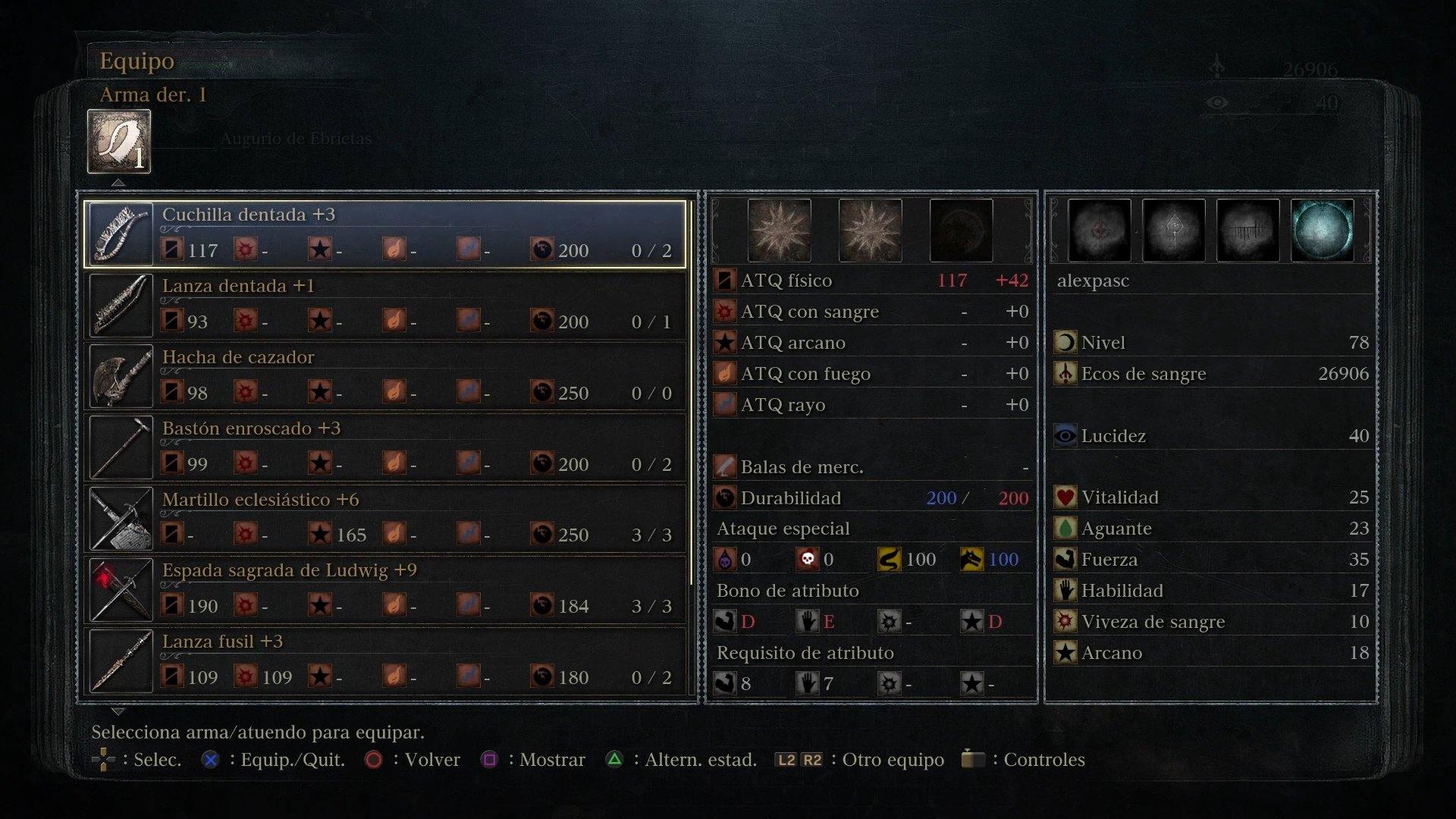Select the ATQ físico attack stat icon
Viewport: 1456px width, 819px height.
pyautogui.click(x=725, y=280)
